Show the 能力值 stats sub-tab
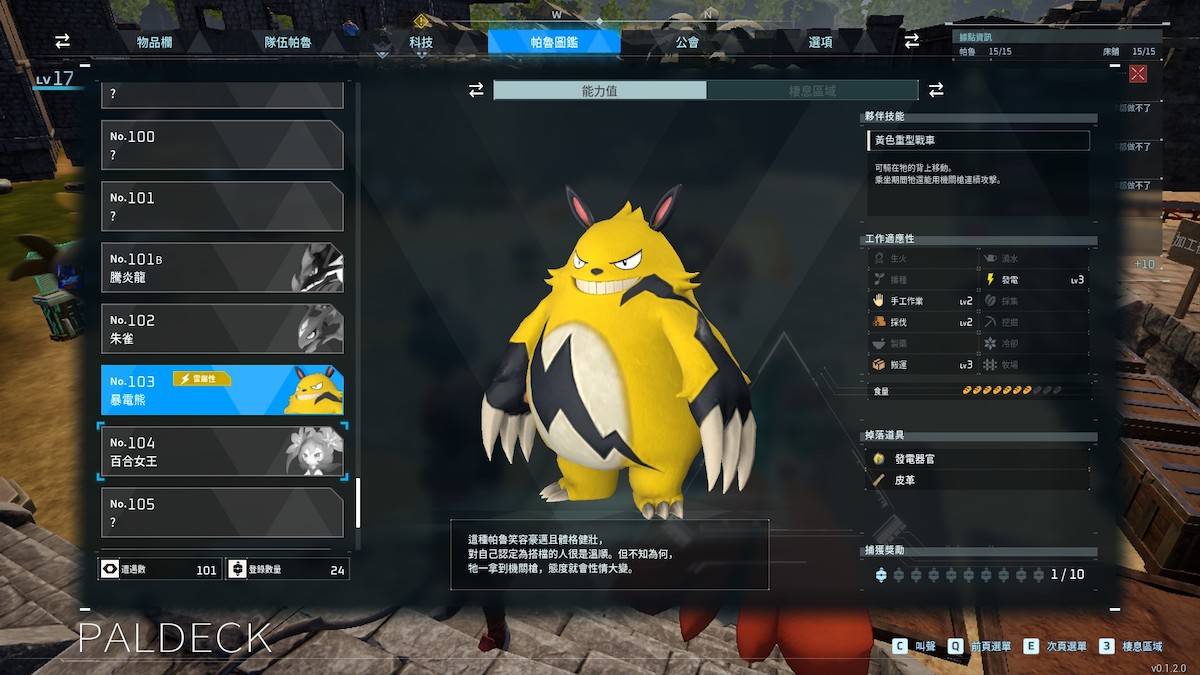Viewport: 1200px width, 675px height. coord(600,90)
